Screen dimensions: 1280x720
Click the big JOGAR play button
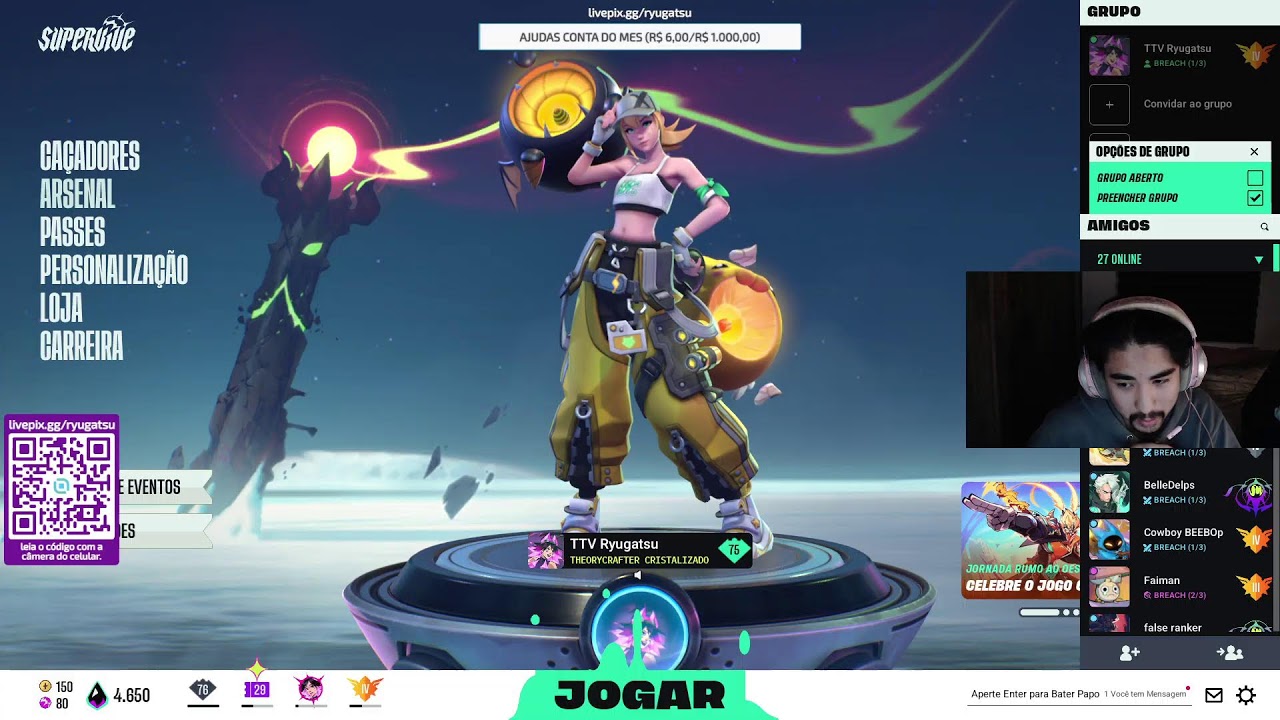click(x=640, y=694)
